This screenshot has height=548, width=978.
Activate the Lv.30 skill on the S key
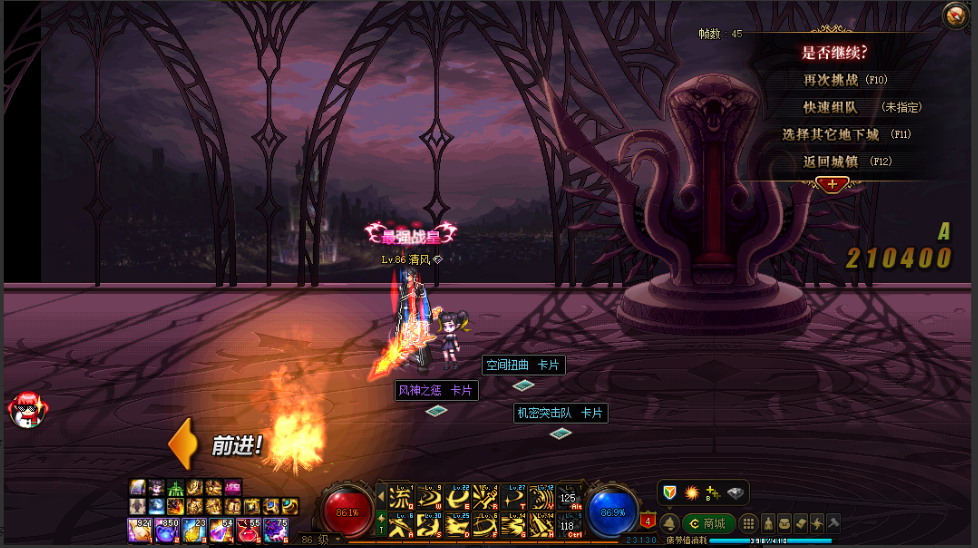point(428,524)
